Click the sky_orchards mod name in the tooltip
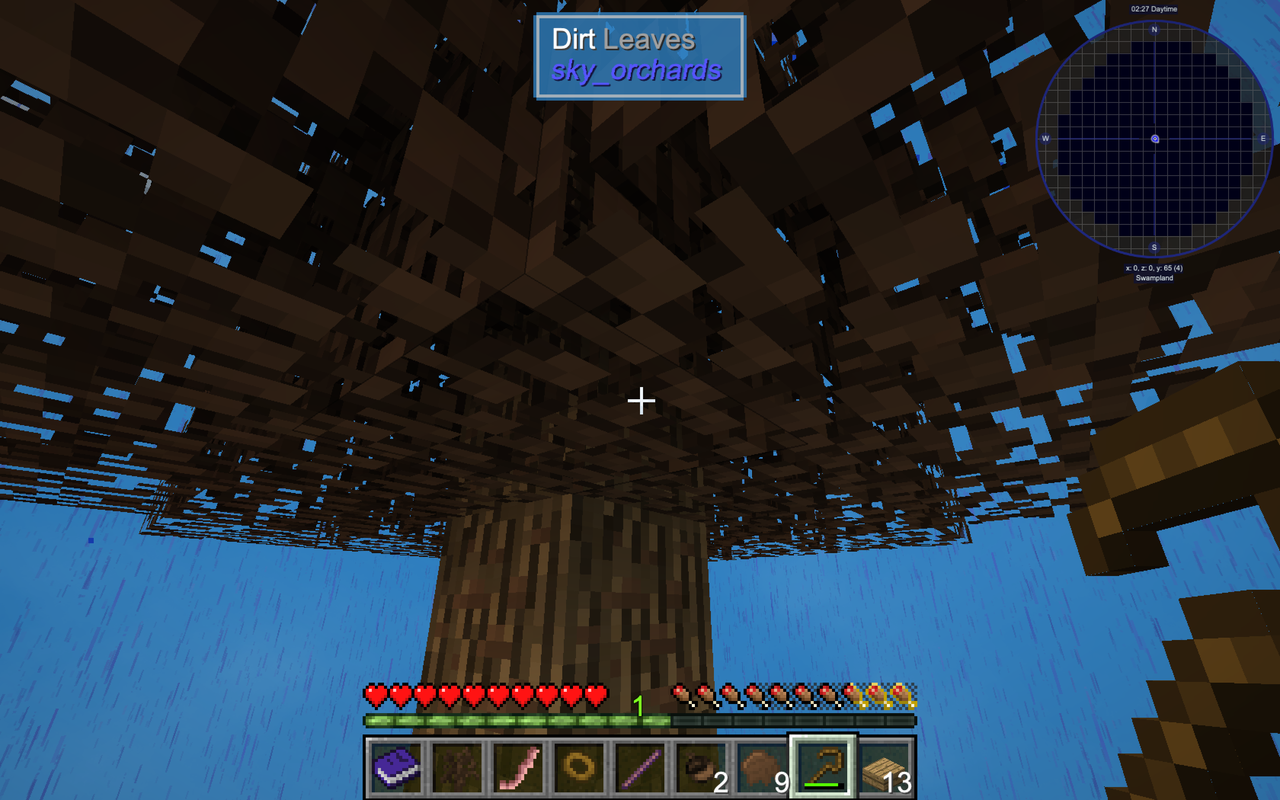The height and width of the screenshot is (800, 1280). tap(638, 71)
